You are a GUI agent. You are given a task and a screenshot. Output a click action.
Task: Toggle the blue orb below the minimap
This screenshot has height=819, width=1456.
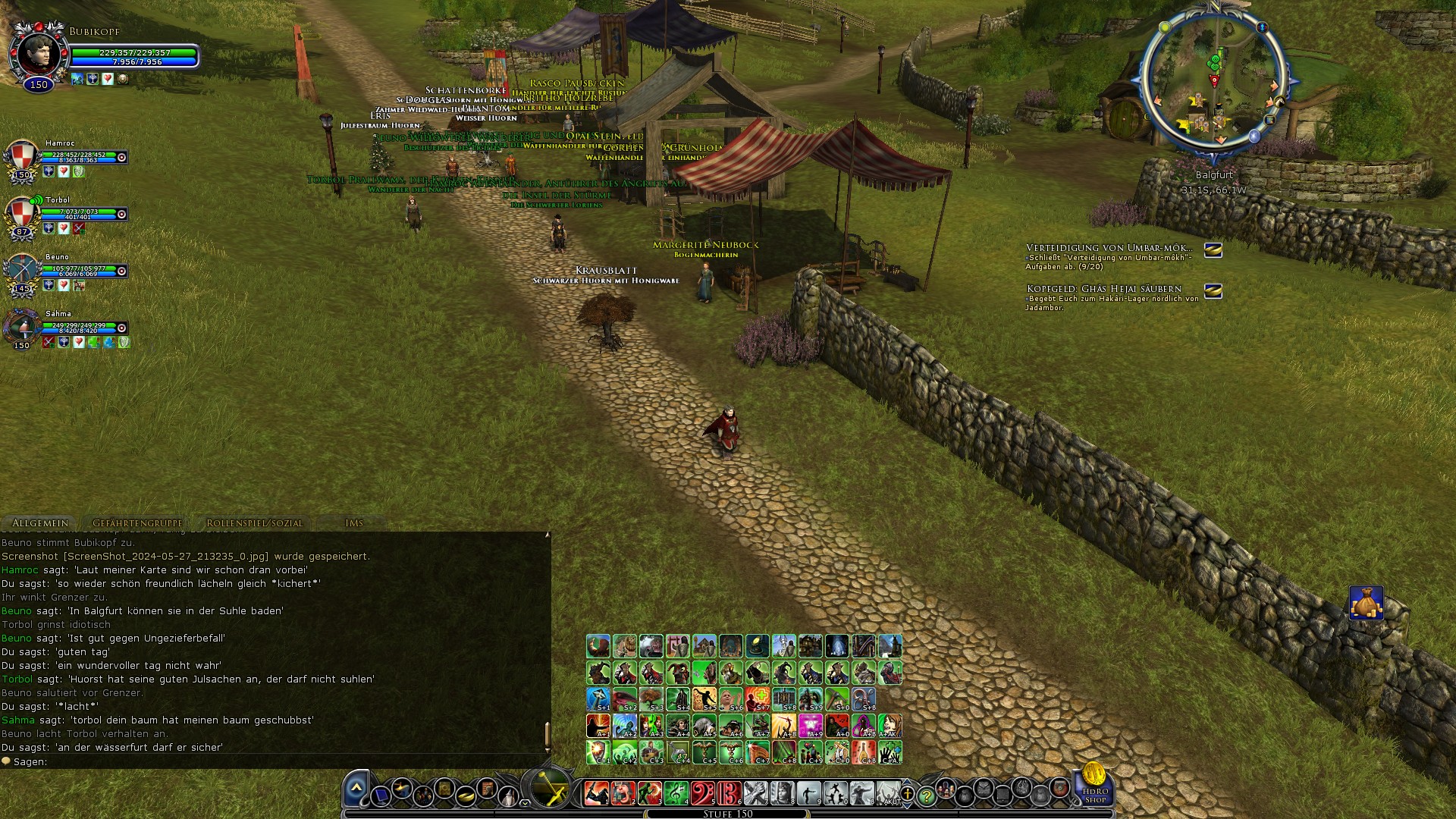click(1254, 136)
